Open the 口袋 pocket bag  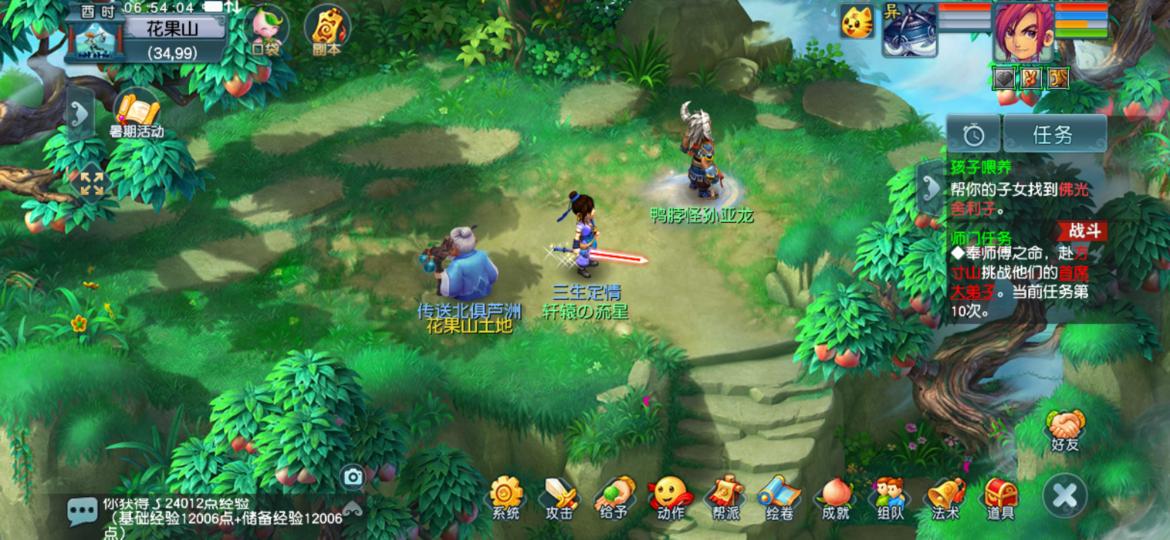point(265,29)
